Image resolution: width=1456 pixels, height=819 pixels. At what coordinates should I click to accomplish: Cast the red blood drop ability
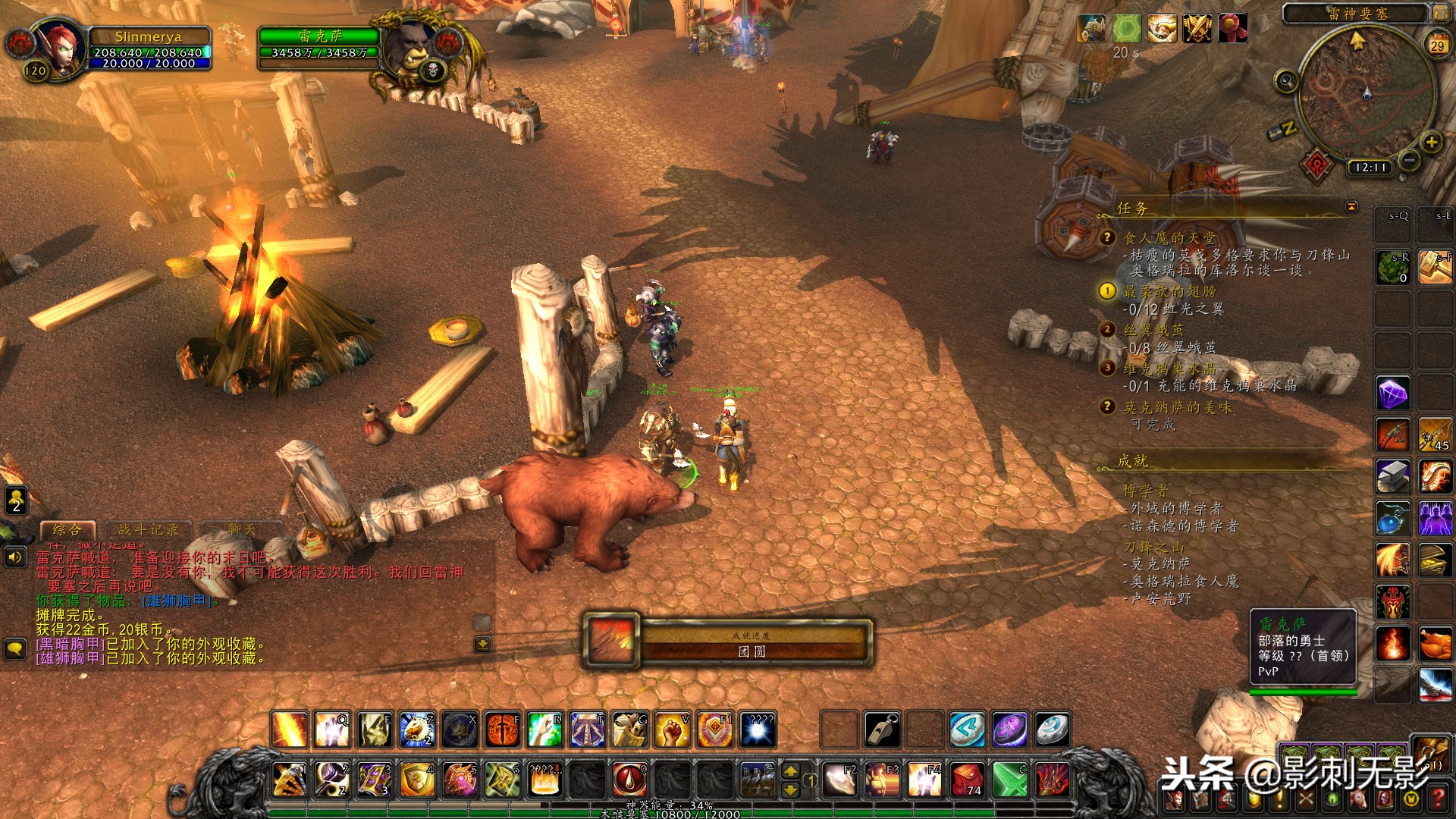[629, 780]
